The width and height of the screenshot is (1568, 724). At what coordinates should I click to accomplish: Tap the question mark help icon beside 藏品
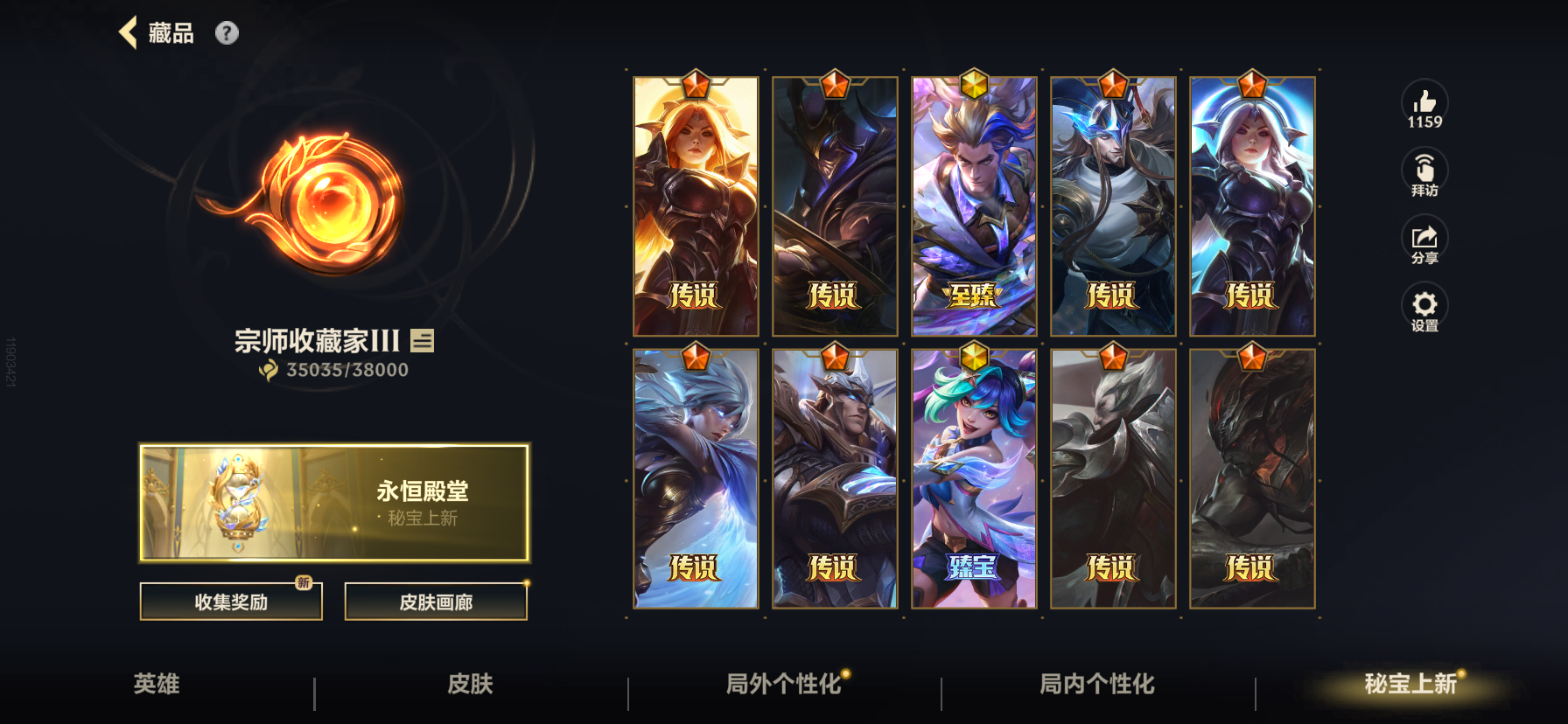(227, 33)
